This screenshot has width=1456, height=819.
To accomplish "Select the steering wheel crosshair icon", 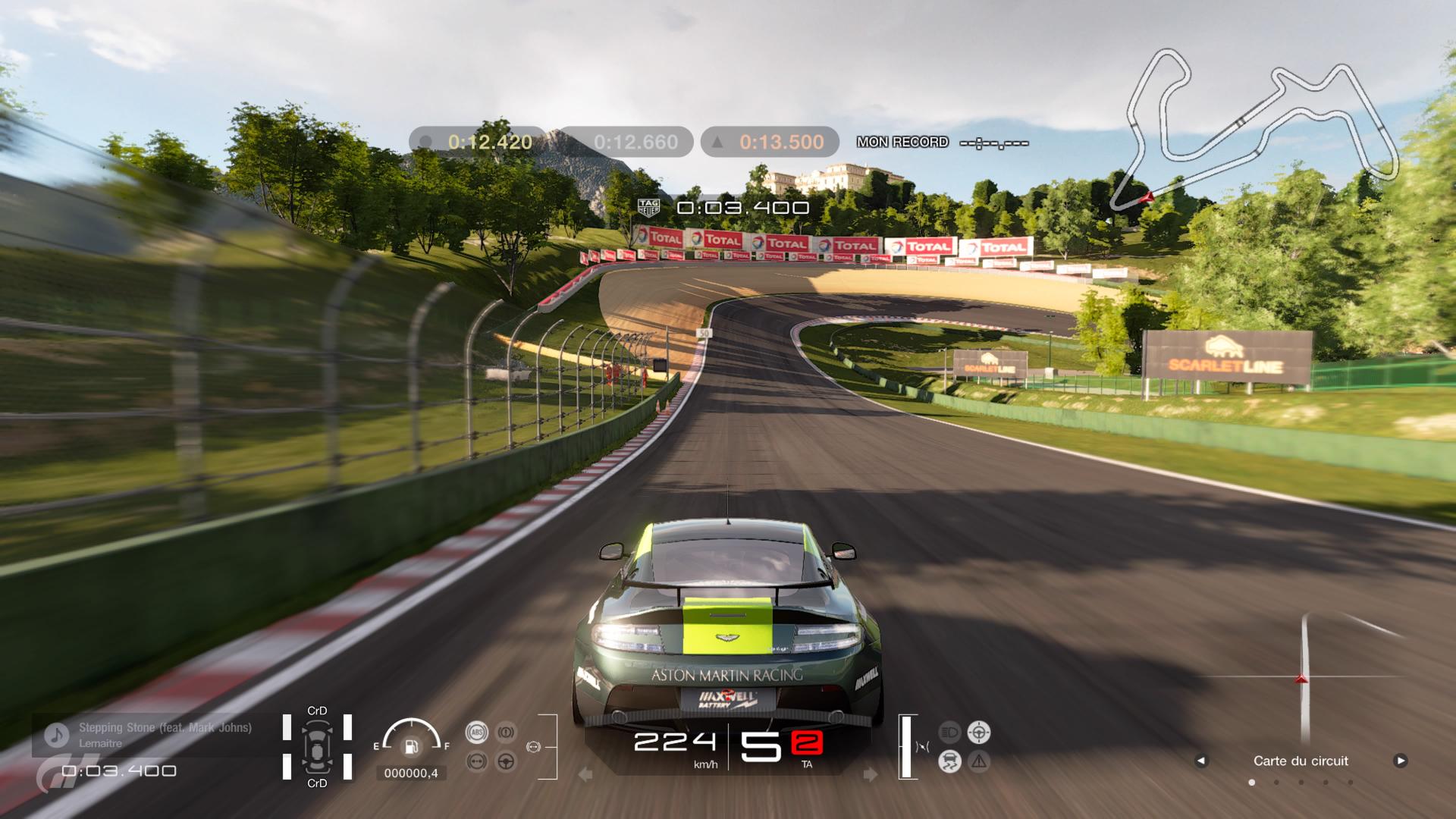I will pyautogui.click(x=979, y=732).
